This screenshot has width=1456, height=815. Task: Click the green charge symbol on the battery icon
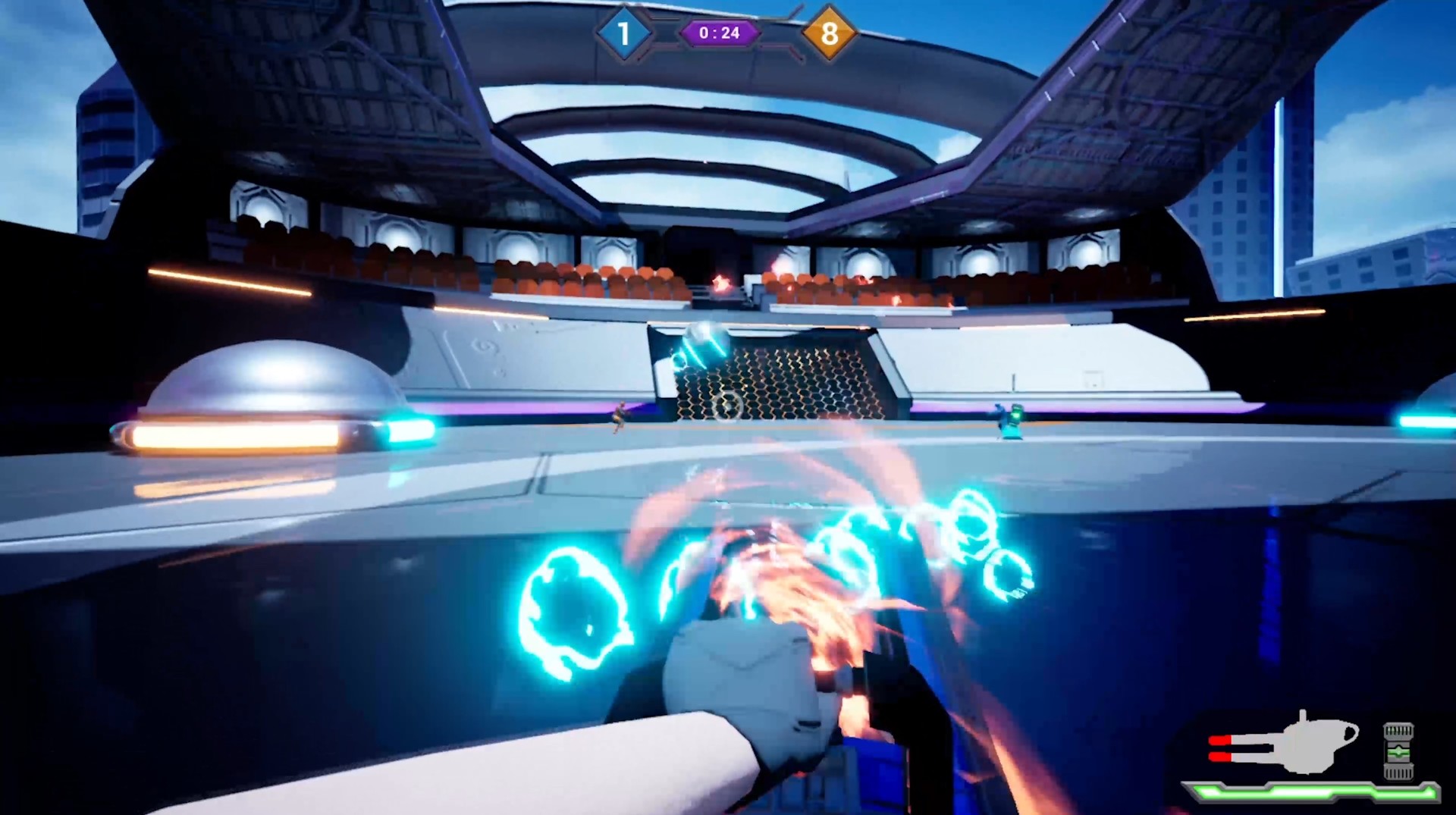point(1398,752)
